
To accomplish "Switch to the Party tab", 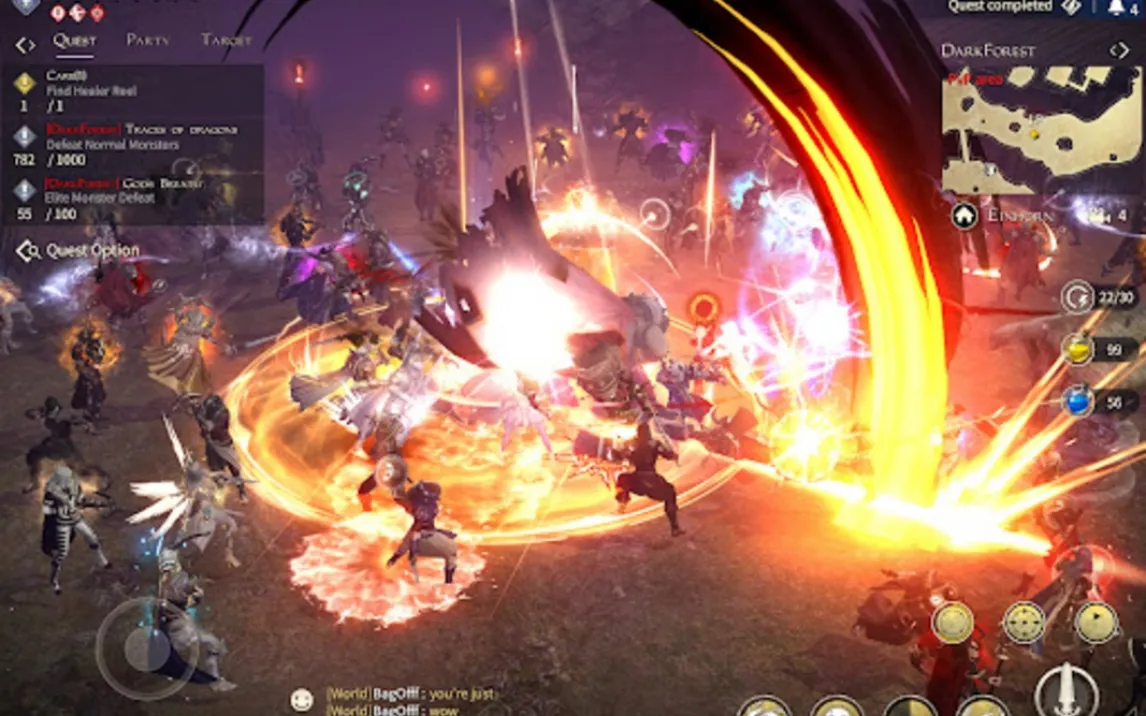I will tap(148, 41).
